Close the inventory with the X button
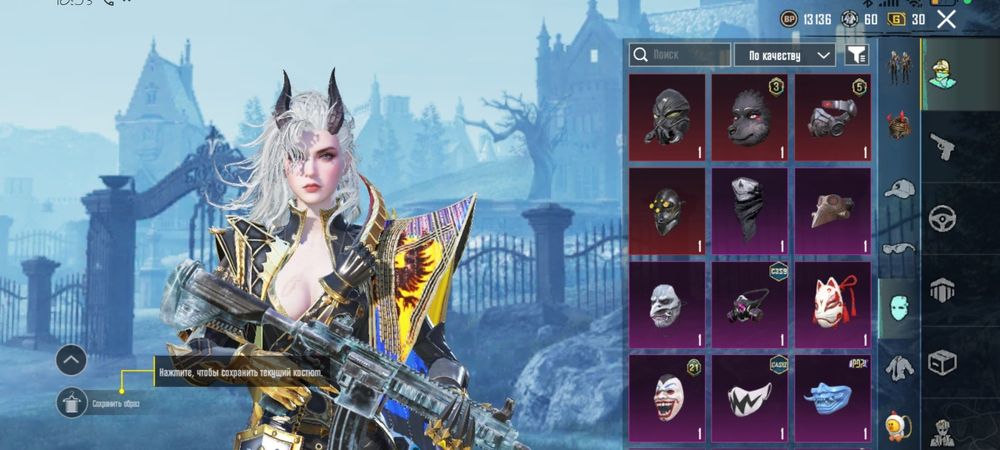This screenshot has height=450, width=1000. pyautogui.click(x=946, y=19)
